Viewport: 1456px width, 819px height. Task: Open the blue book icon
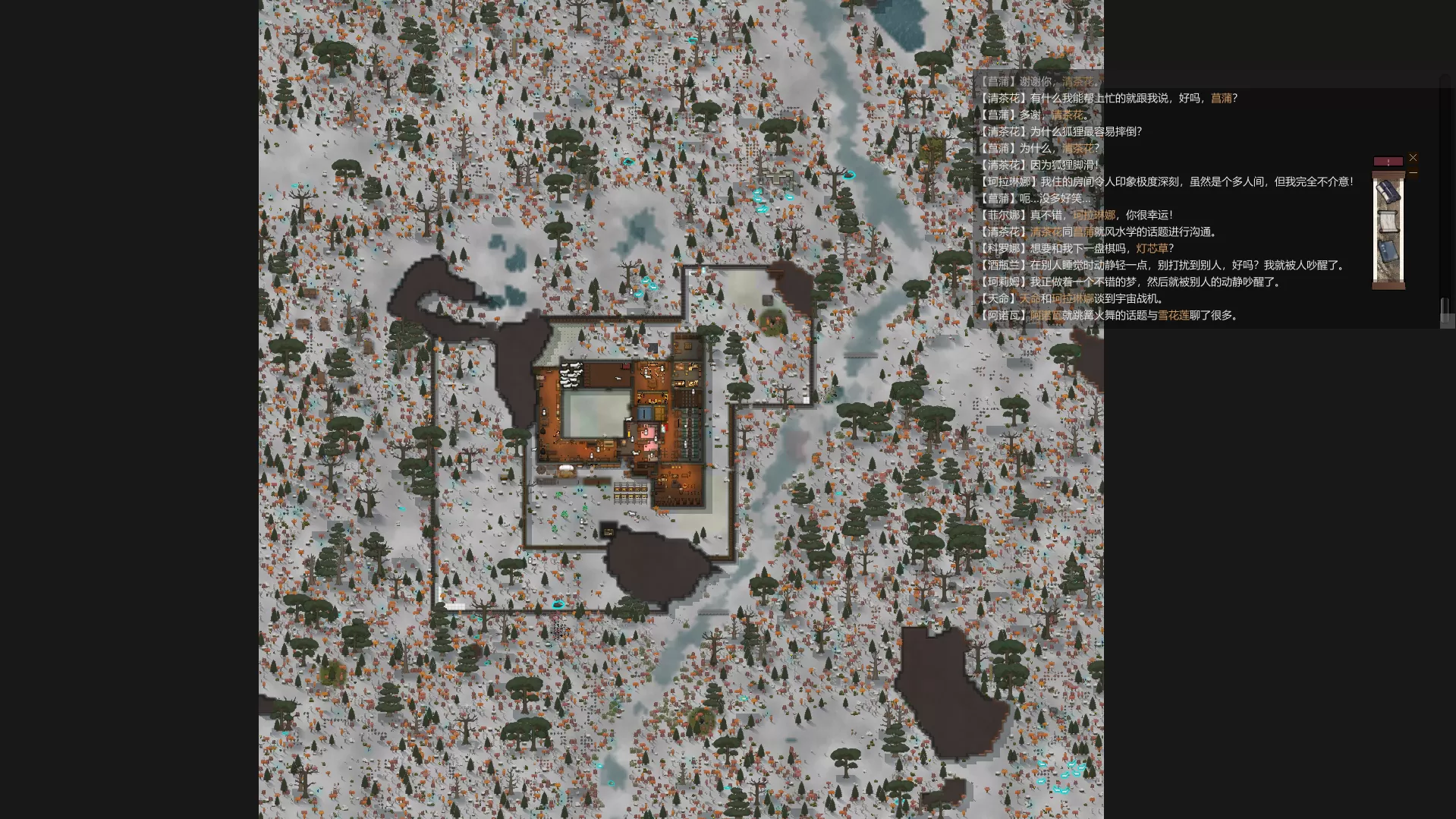1388,251
